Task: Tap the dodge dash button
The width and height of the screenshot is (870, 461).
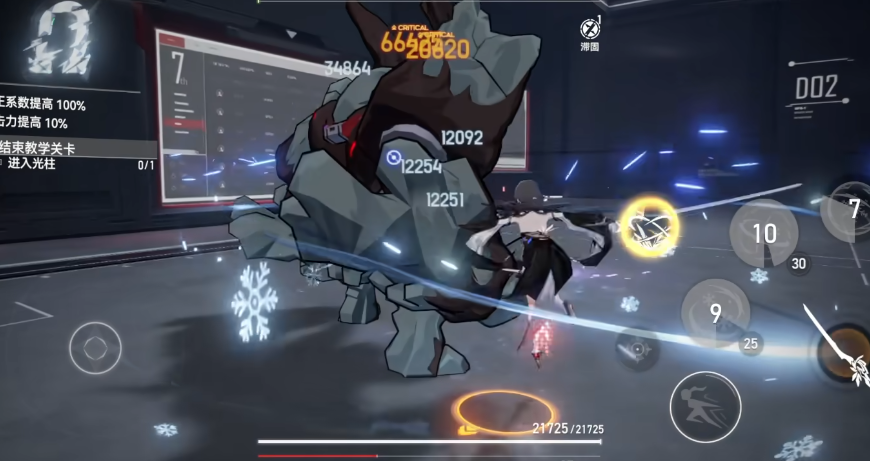Action: [705, 406]
